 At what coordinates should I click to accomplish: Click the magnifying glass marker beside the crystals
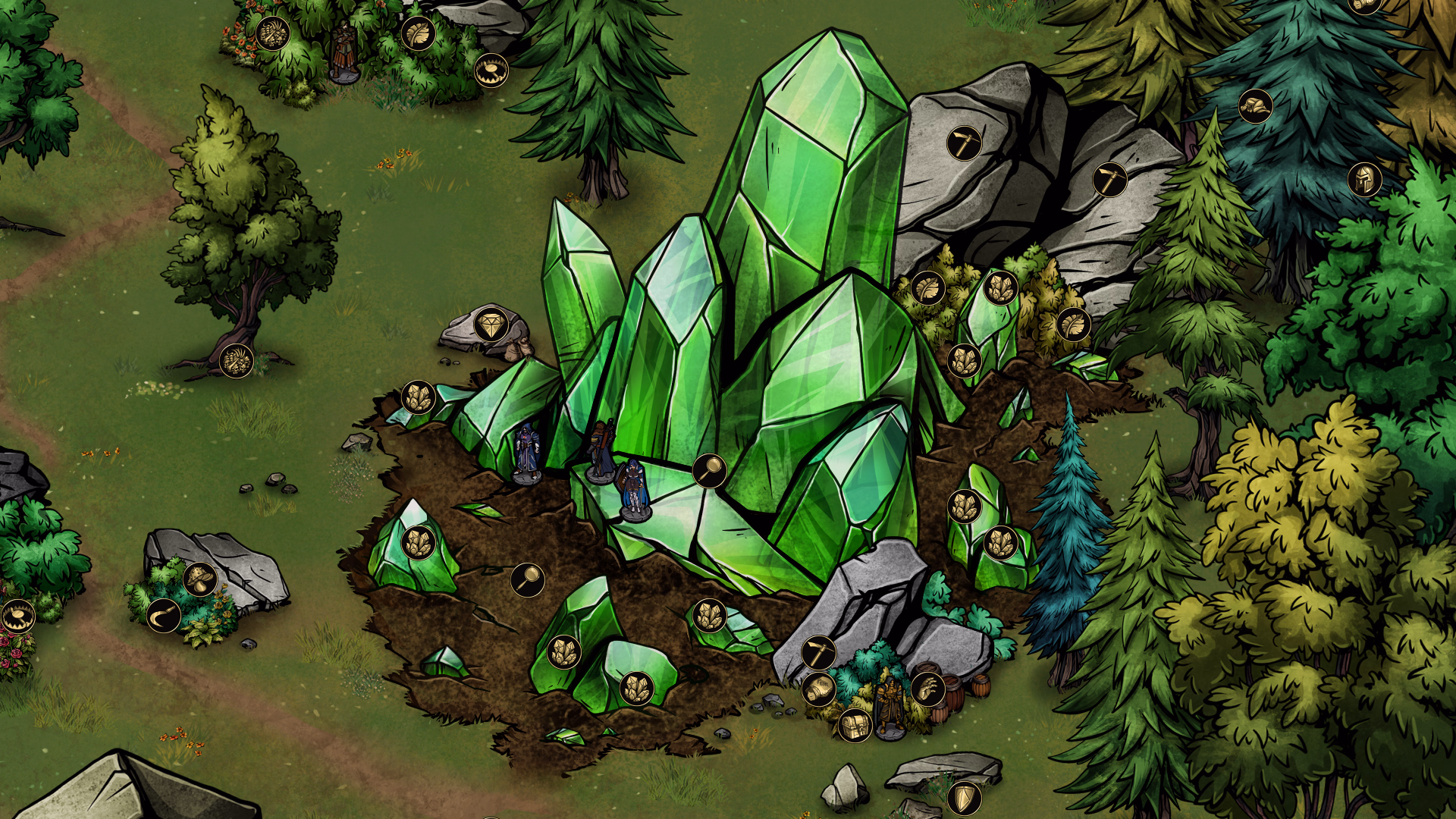tap(708, 471)
